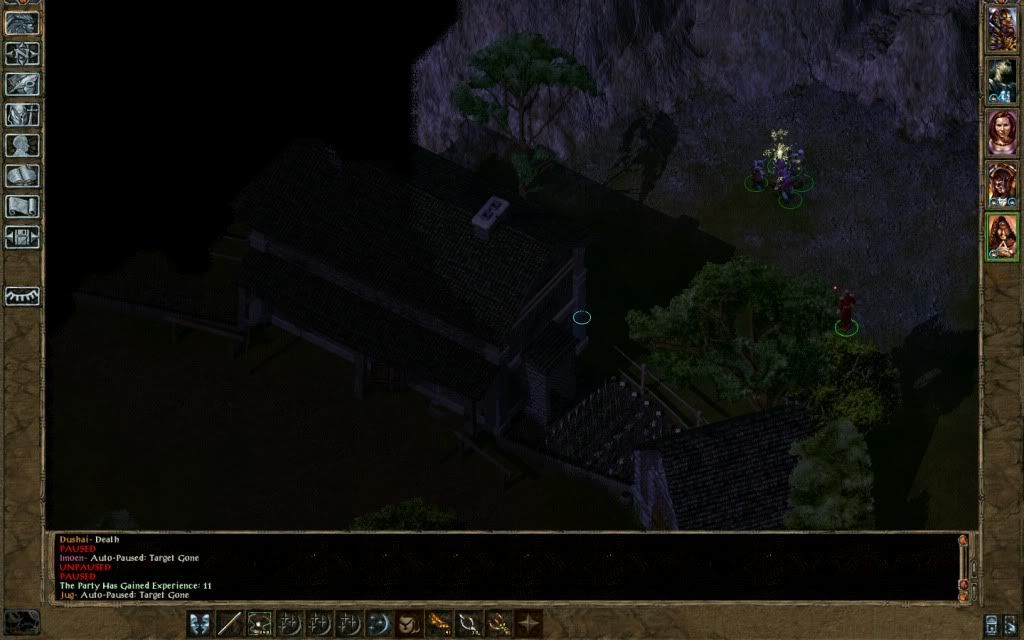
Task: Open the journal quill button
Action: click(22, 84)
